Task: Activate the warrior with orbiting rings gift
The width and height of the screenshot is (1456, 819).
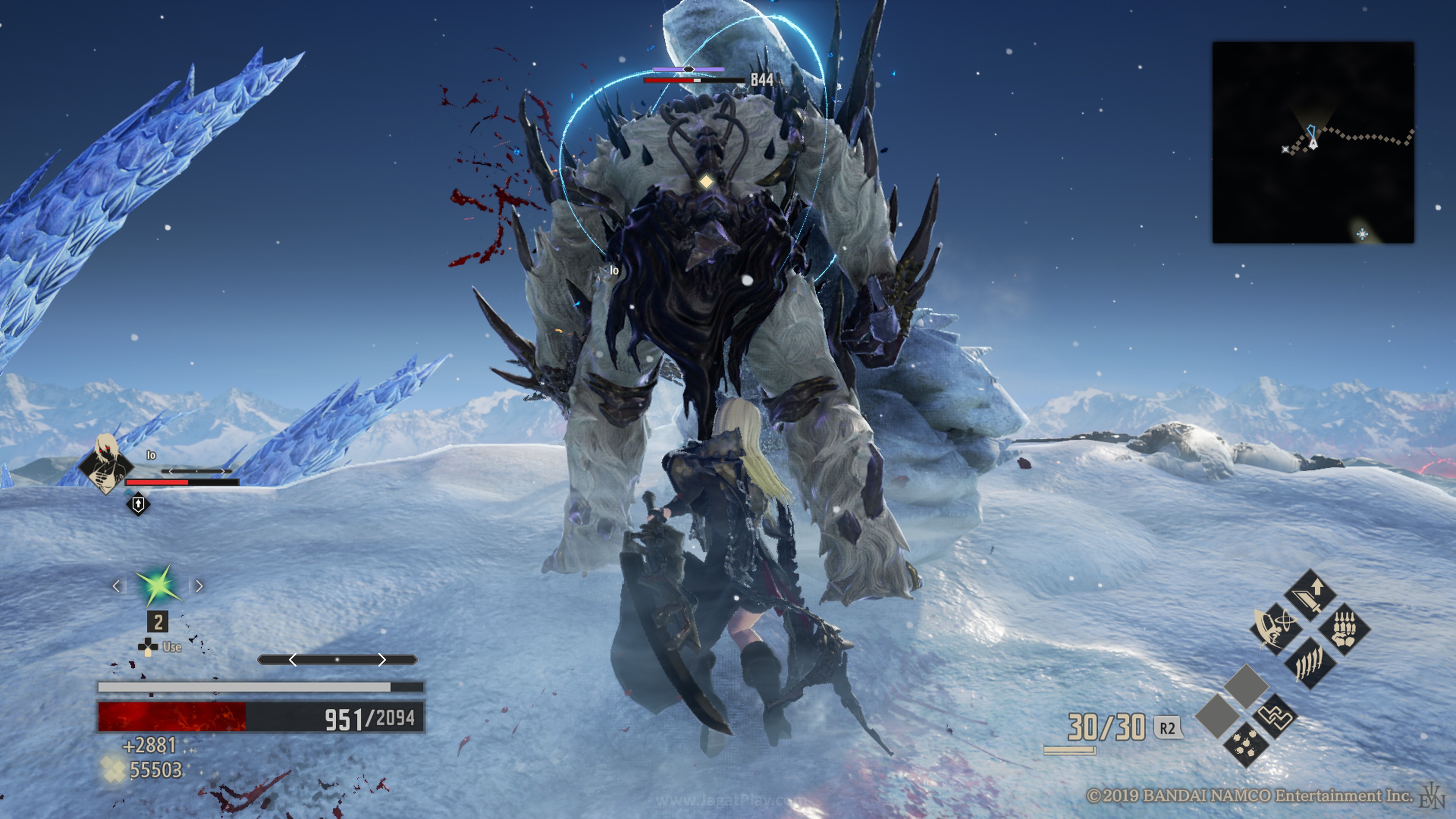Action: pyautogui.click(x=1275, y=629)
